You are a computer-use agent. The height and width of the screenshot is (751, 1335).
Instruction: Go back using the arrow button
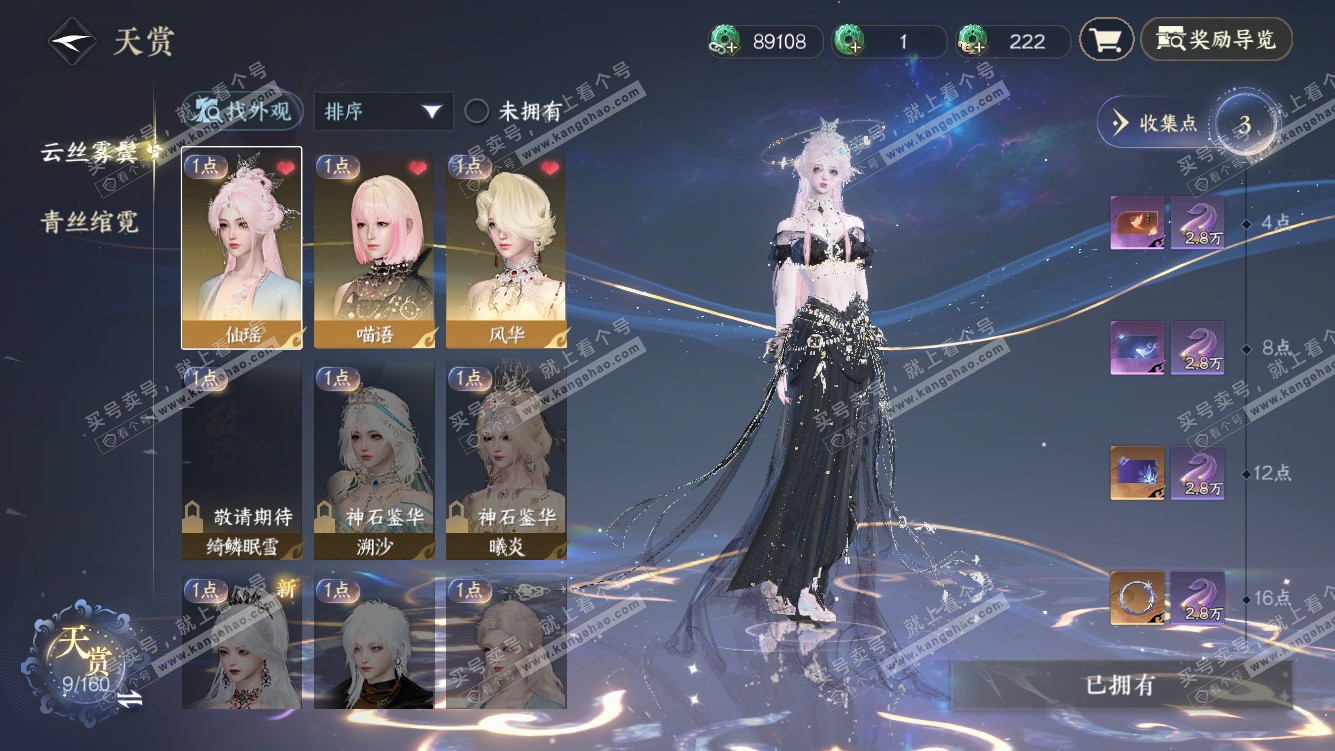click(x=72, y=42)
